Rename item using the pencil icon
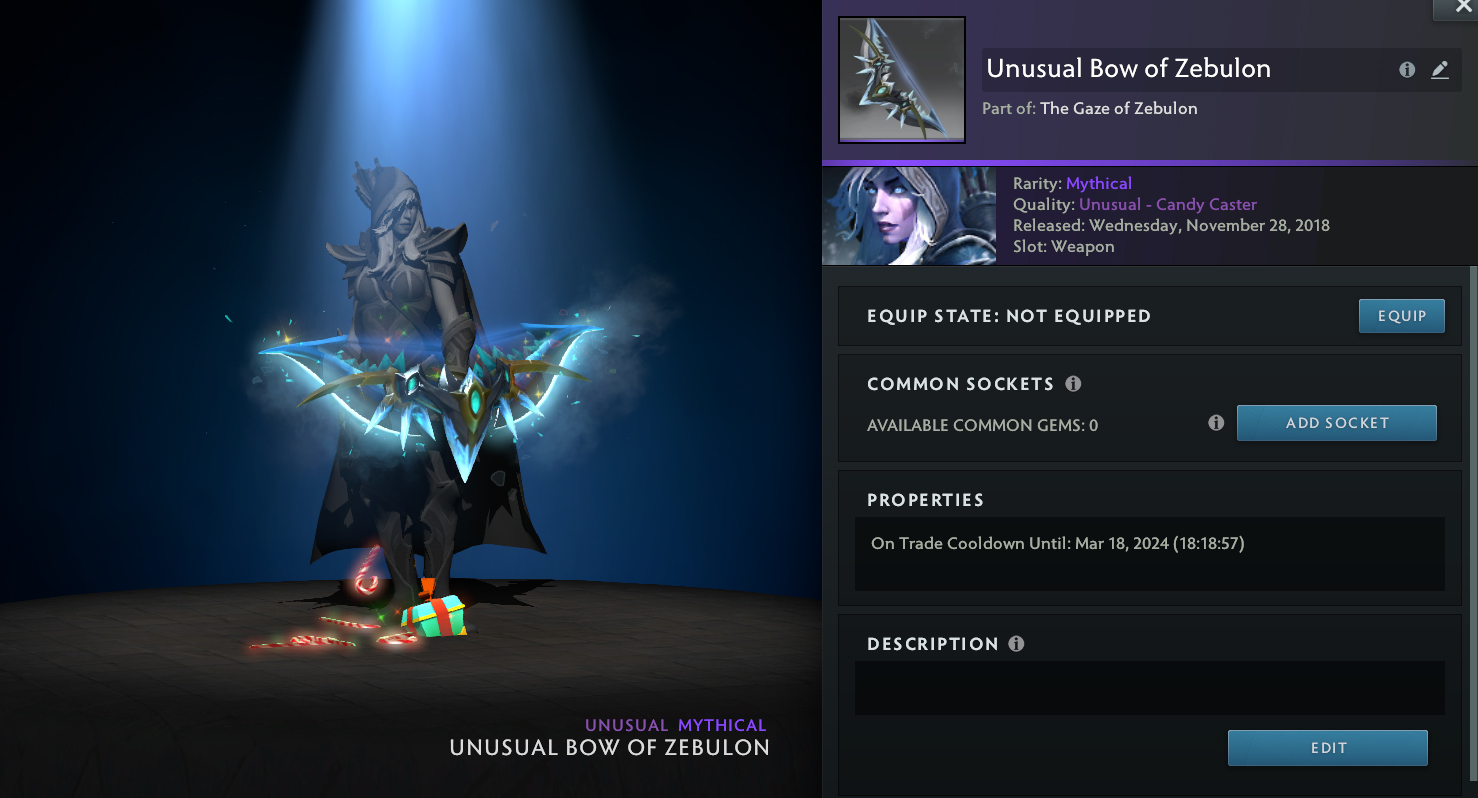 [x=1440, y=70]
